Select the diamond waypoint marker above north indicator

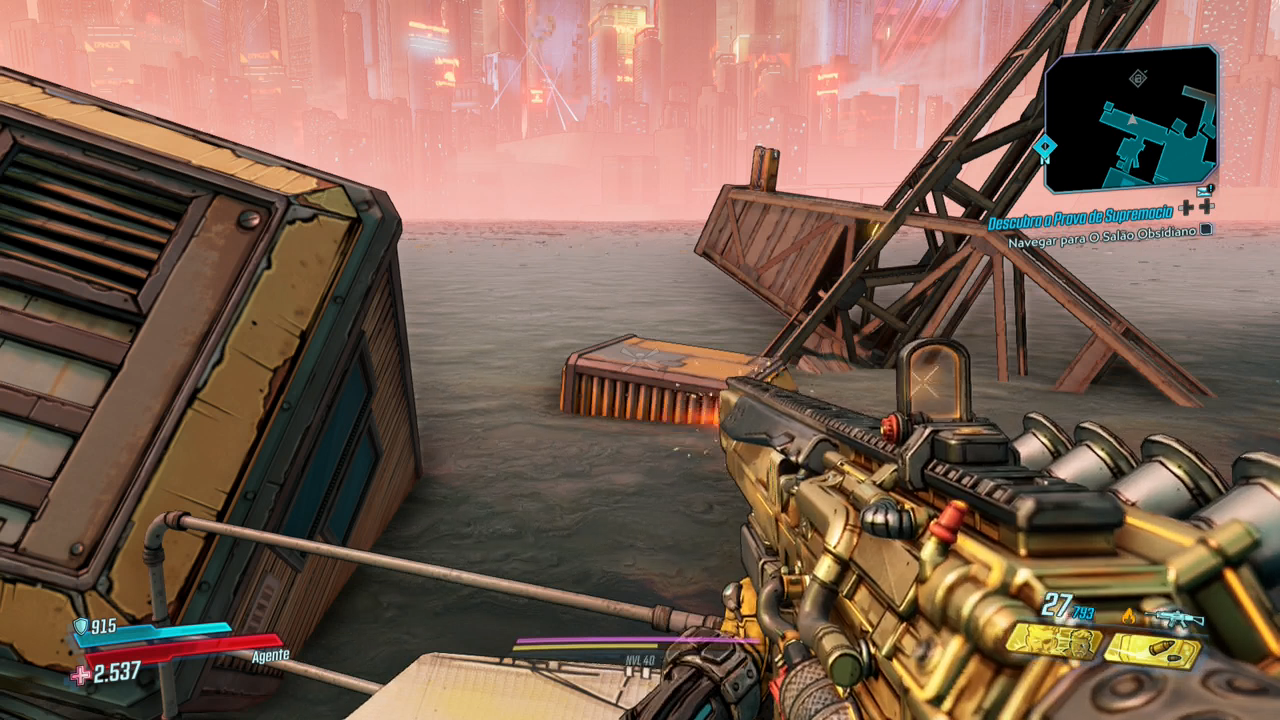(1046, 144)
